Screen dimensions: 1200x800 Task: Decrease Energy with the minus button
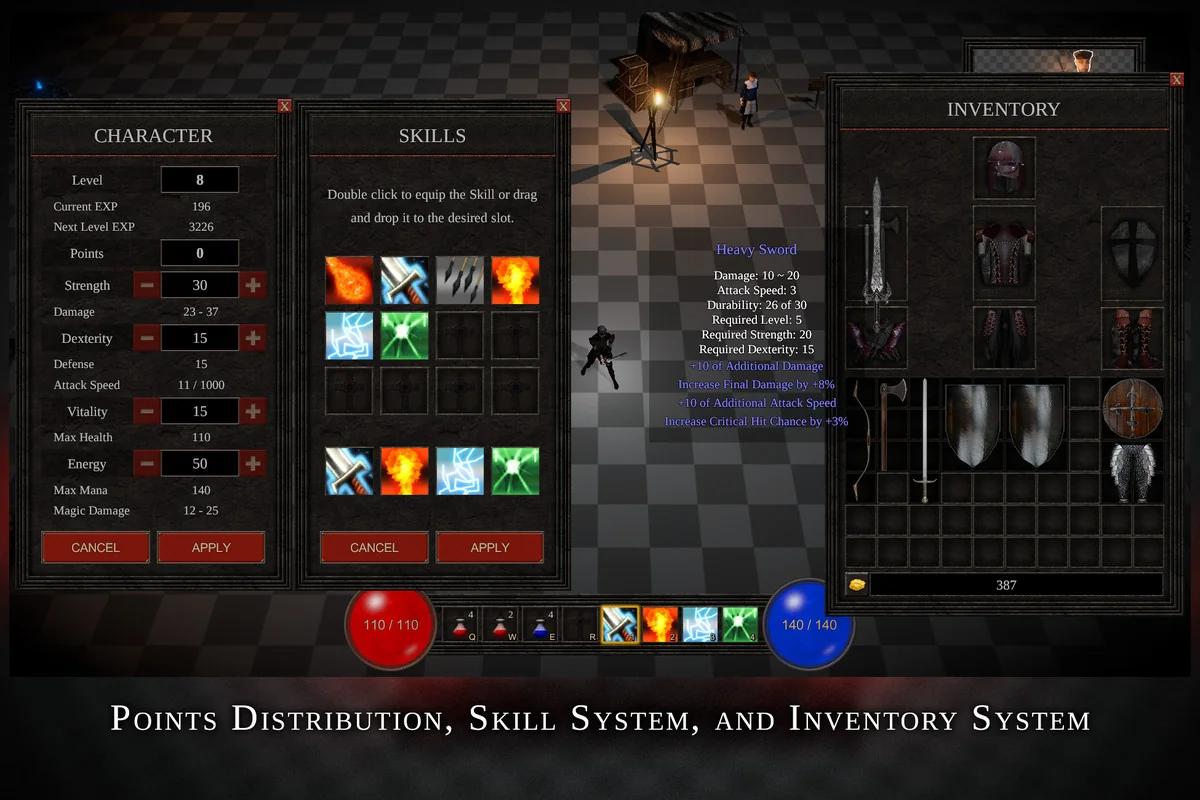[146, 464]
